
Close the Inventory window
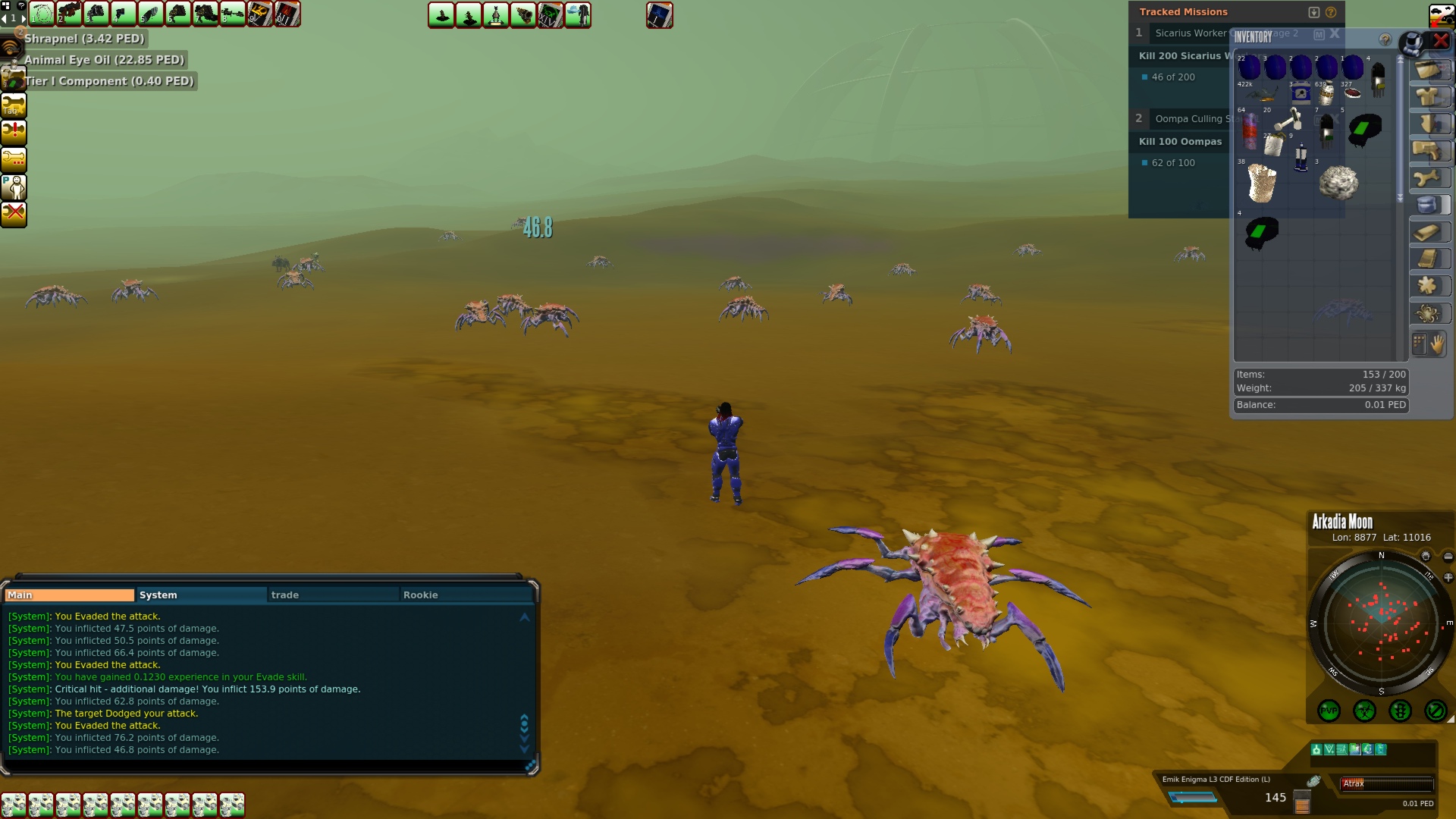pyautogui.click(x=1440, y=41)
